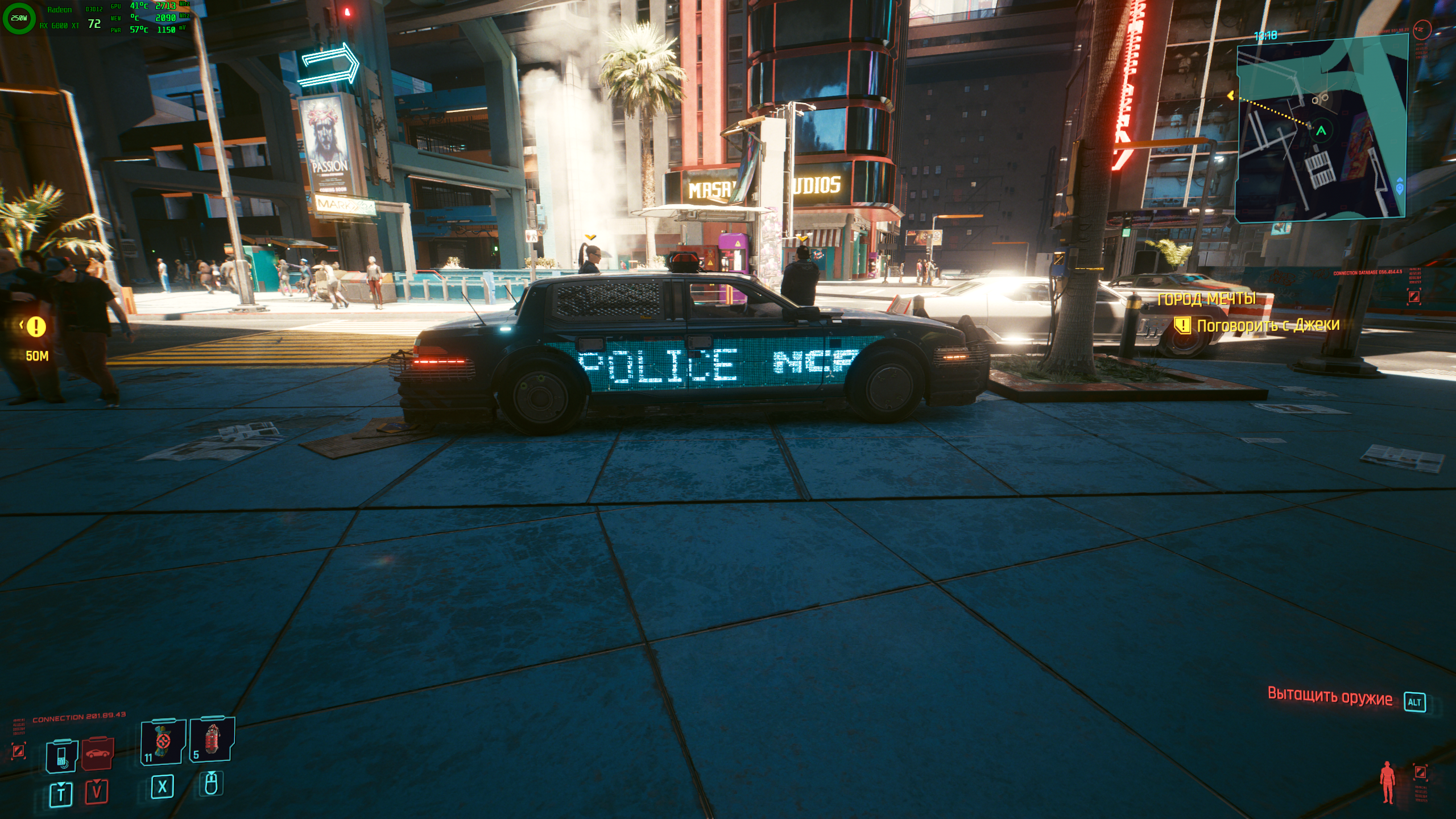Click the red player stance figure icon
1456x819 pixels.
[1388, 782]
